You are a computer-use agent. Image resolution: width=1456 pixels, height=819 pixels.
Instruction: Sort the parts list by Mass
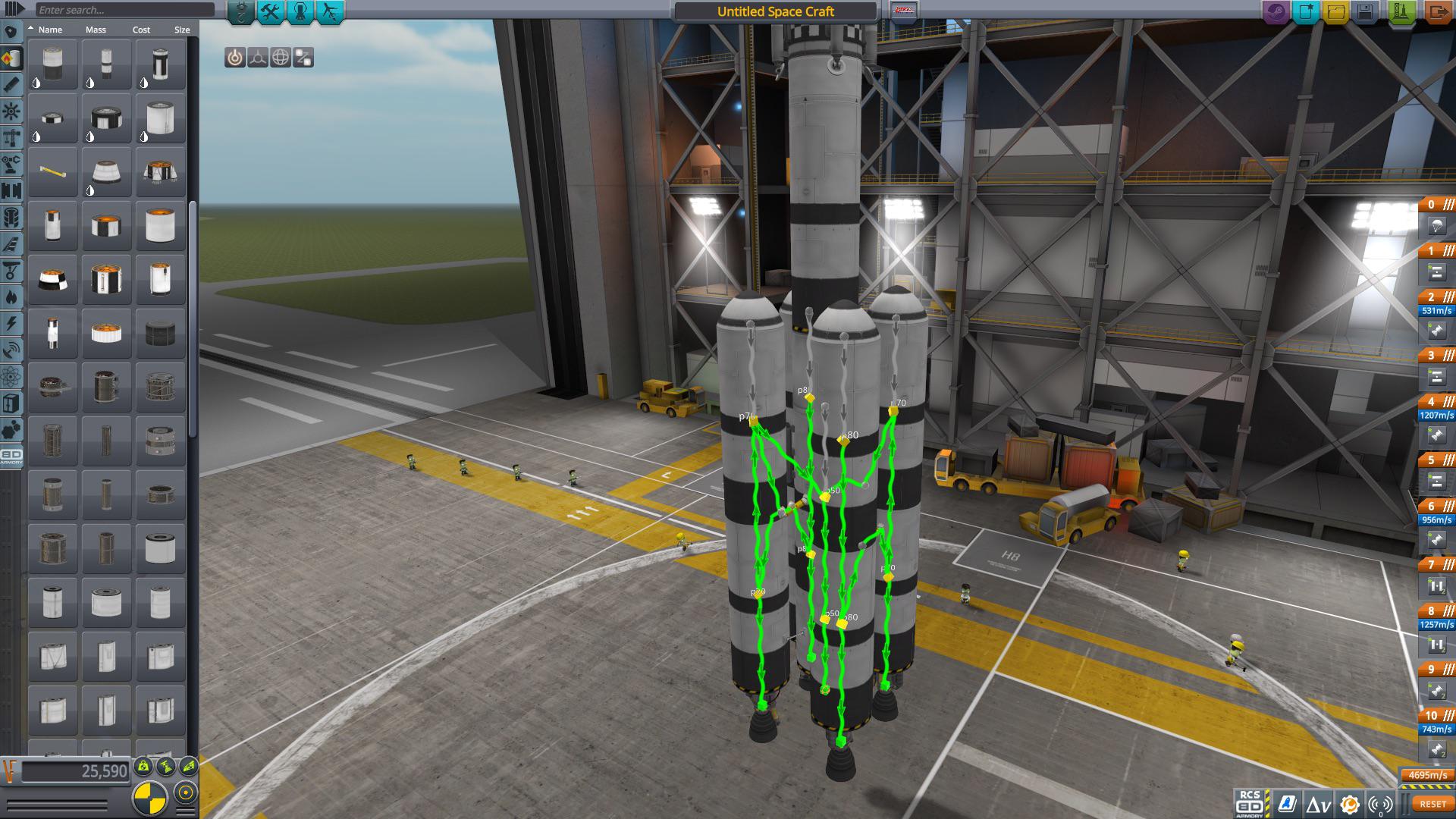(x=95, y=30)
